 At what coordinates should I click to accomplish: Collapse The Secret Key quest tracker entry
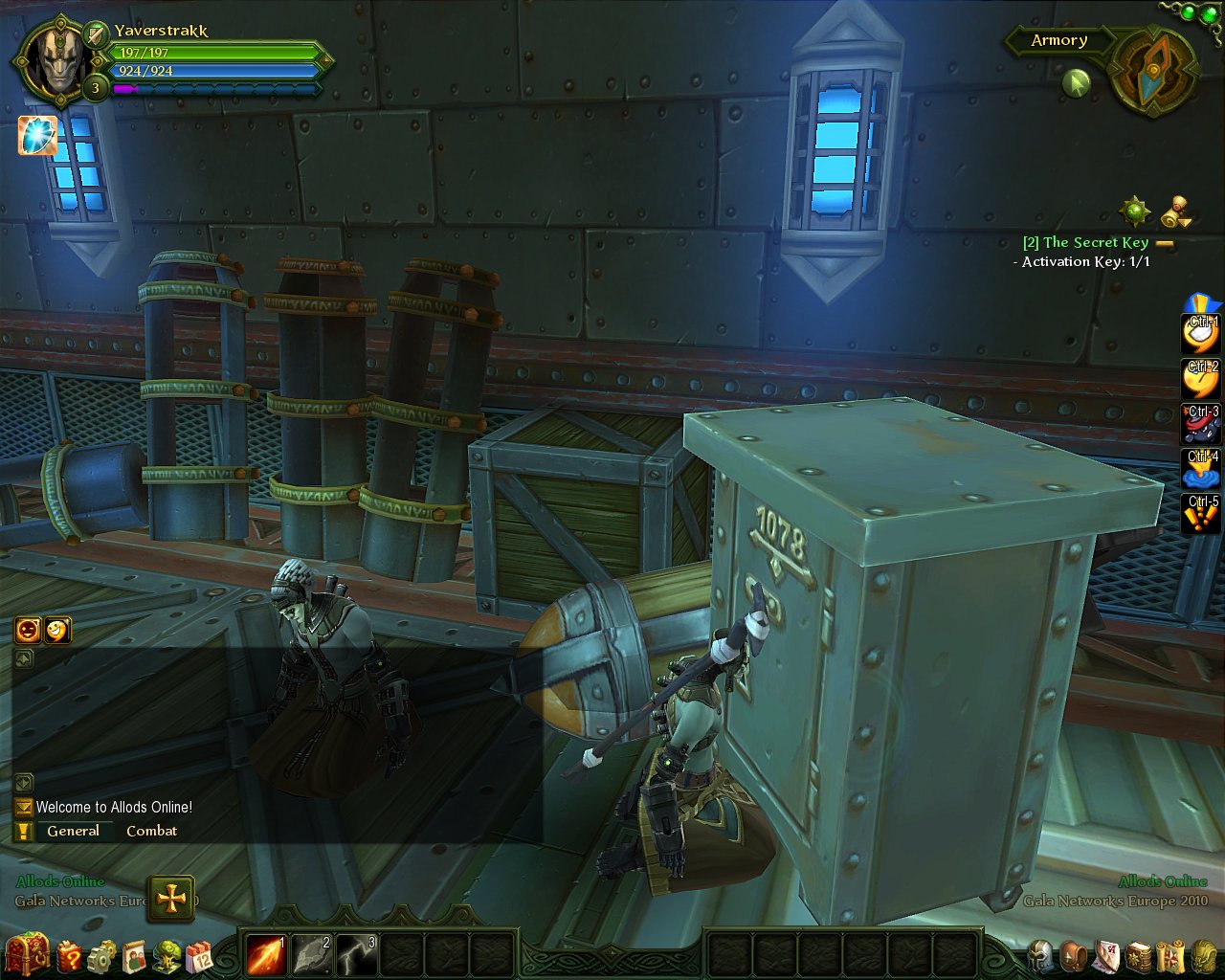1164,243
